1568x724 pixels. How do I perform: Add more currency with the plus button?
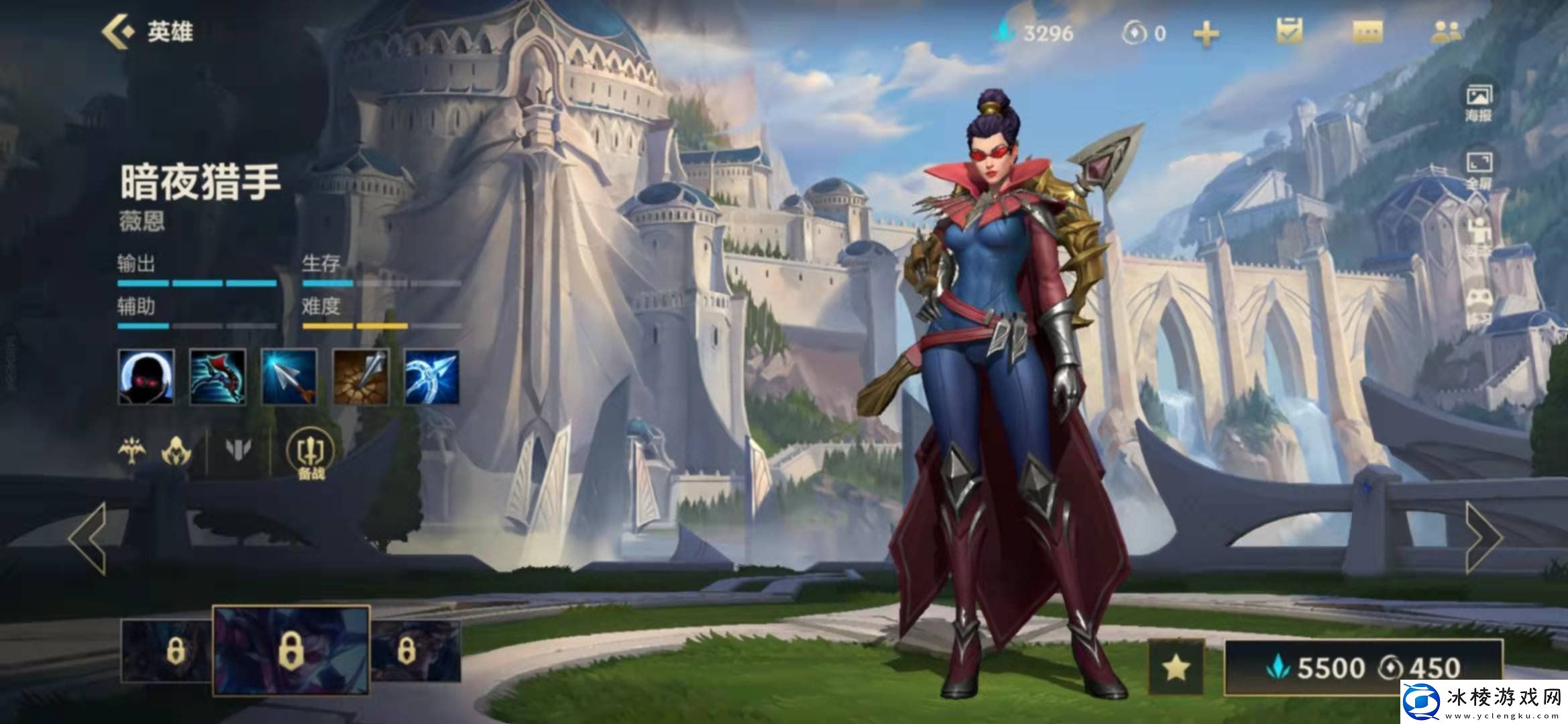coord(1206,34)
